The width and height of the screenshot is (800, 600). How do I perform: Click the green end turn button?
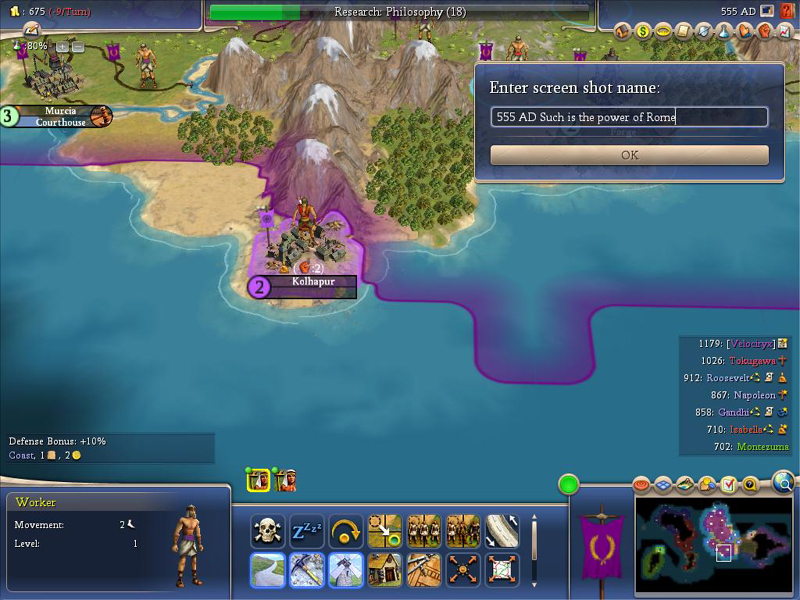pos(569,486)
